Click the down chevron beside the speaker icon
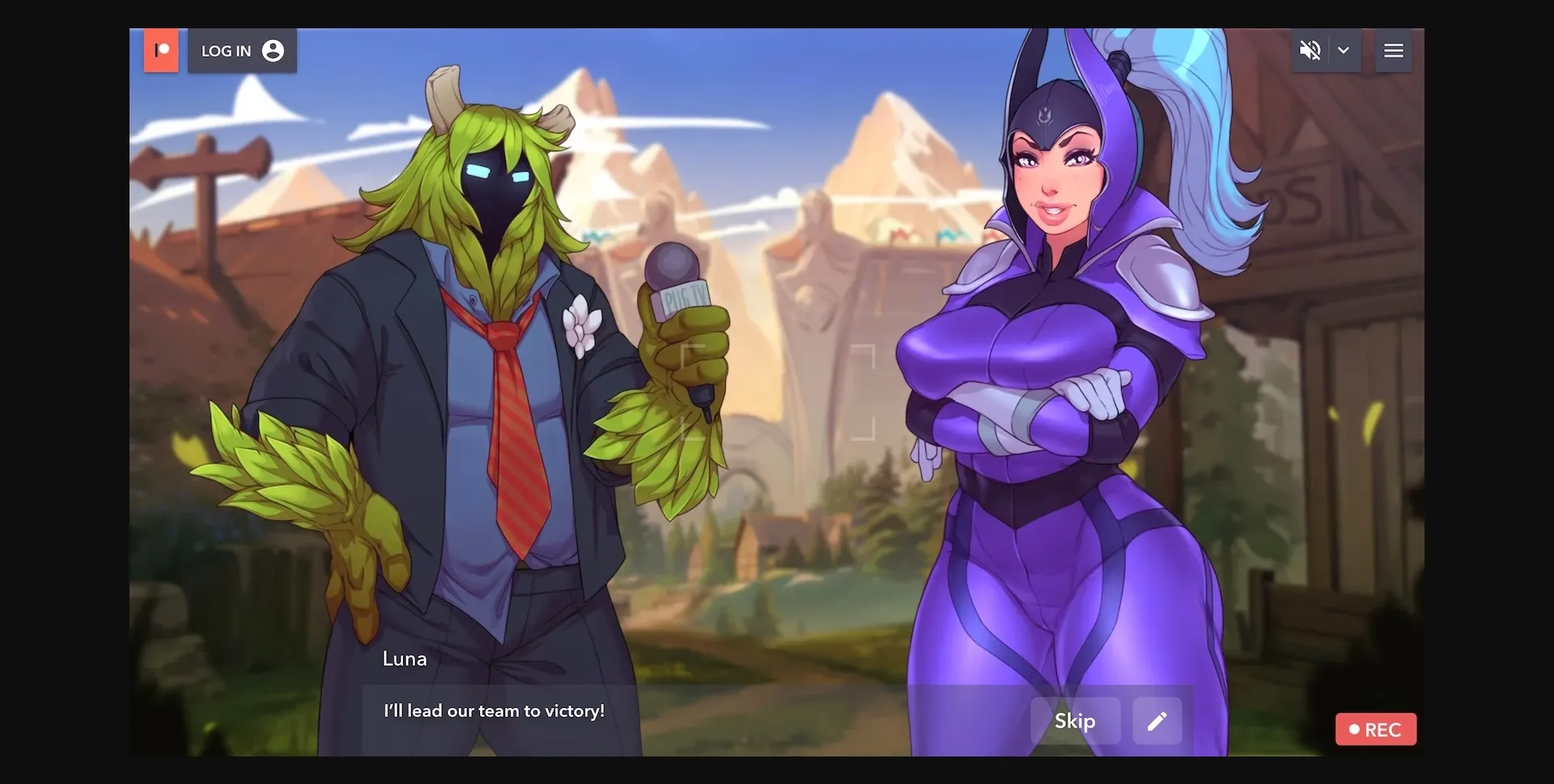This screenshot has width=1554, height=784. (x=1344, y=50)
